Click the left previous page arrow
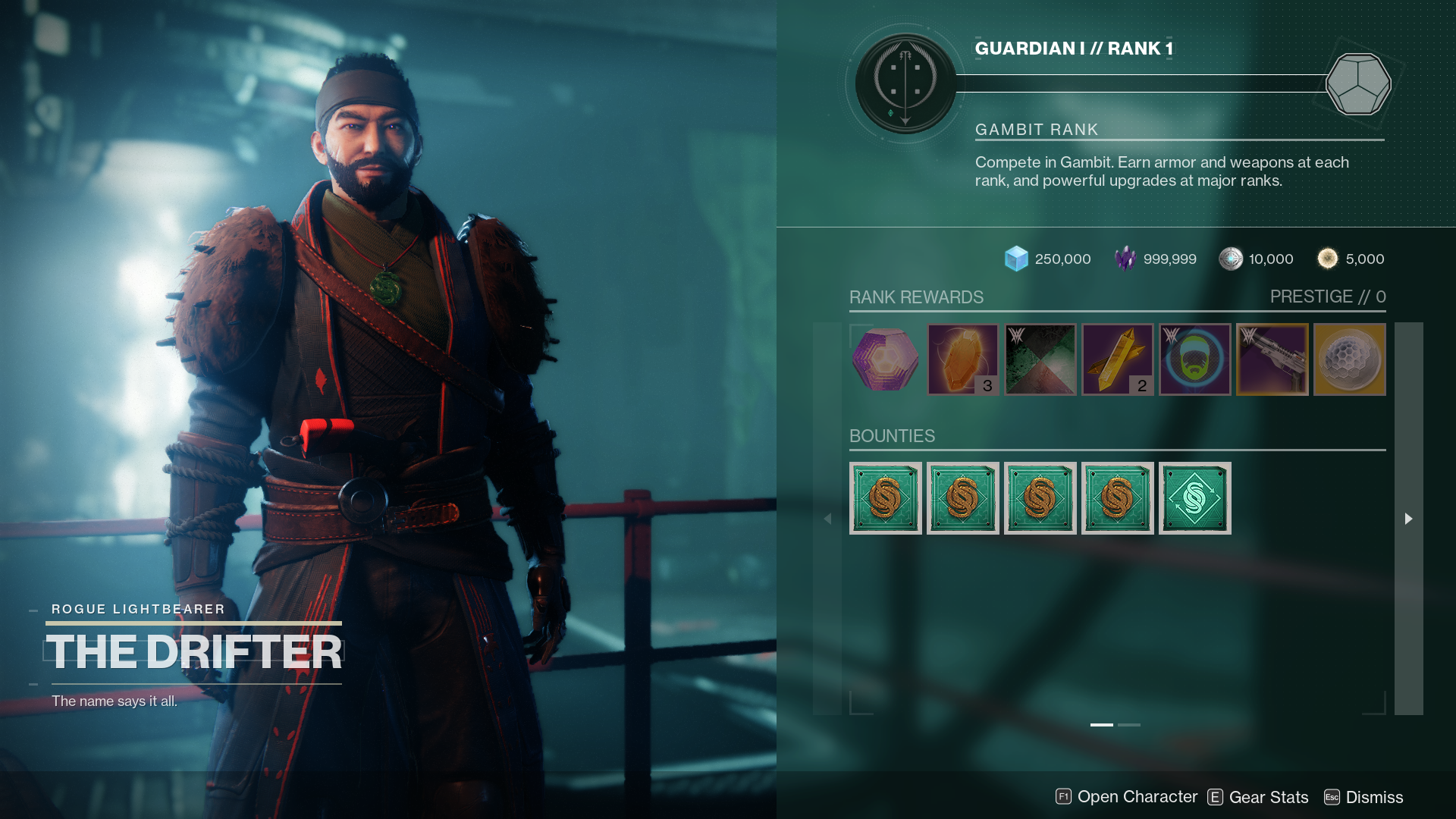 click(x=827, y=519)
